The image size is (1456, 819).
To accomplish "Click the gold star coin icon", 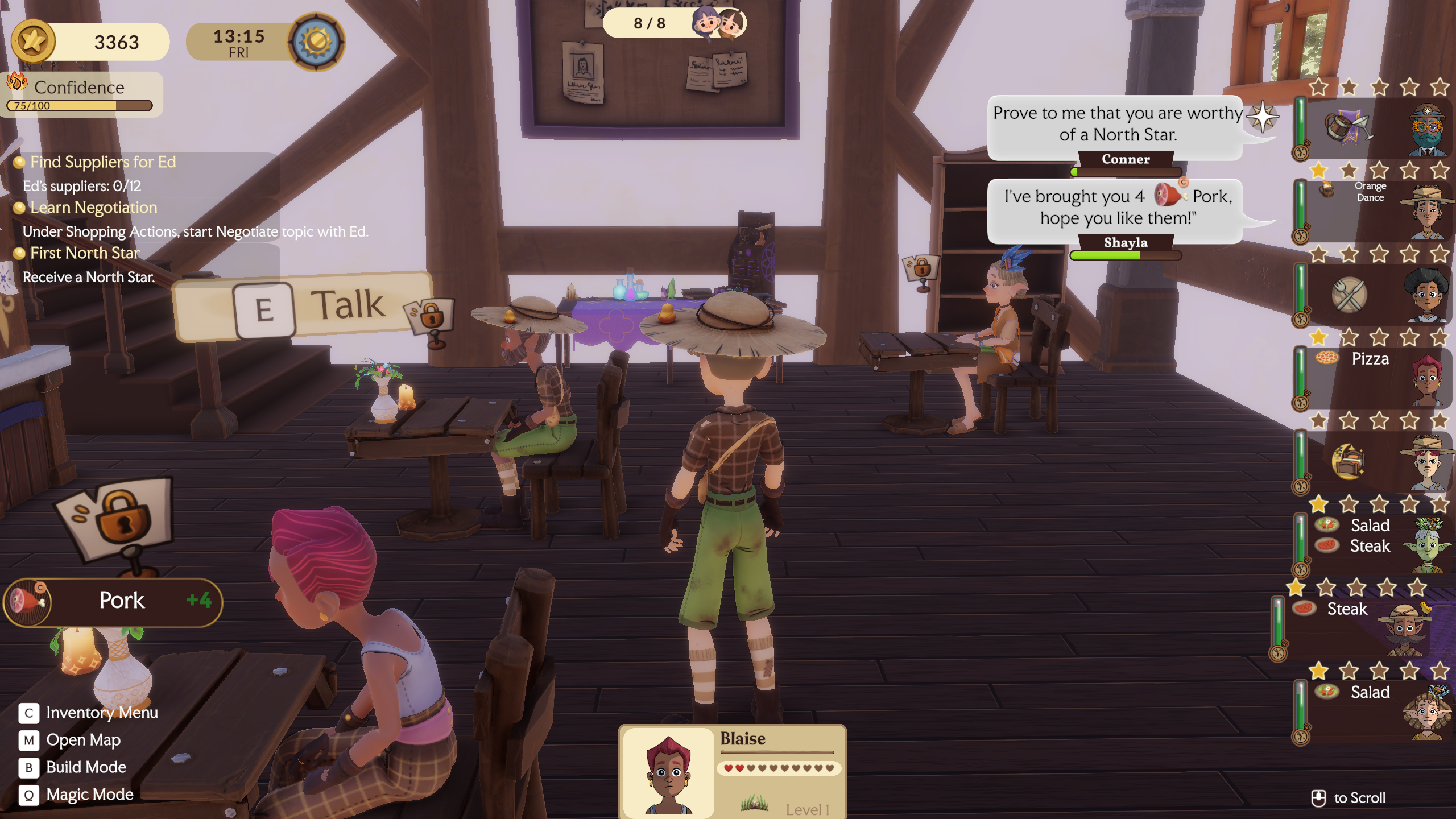I will (x=33, y=41).
